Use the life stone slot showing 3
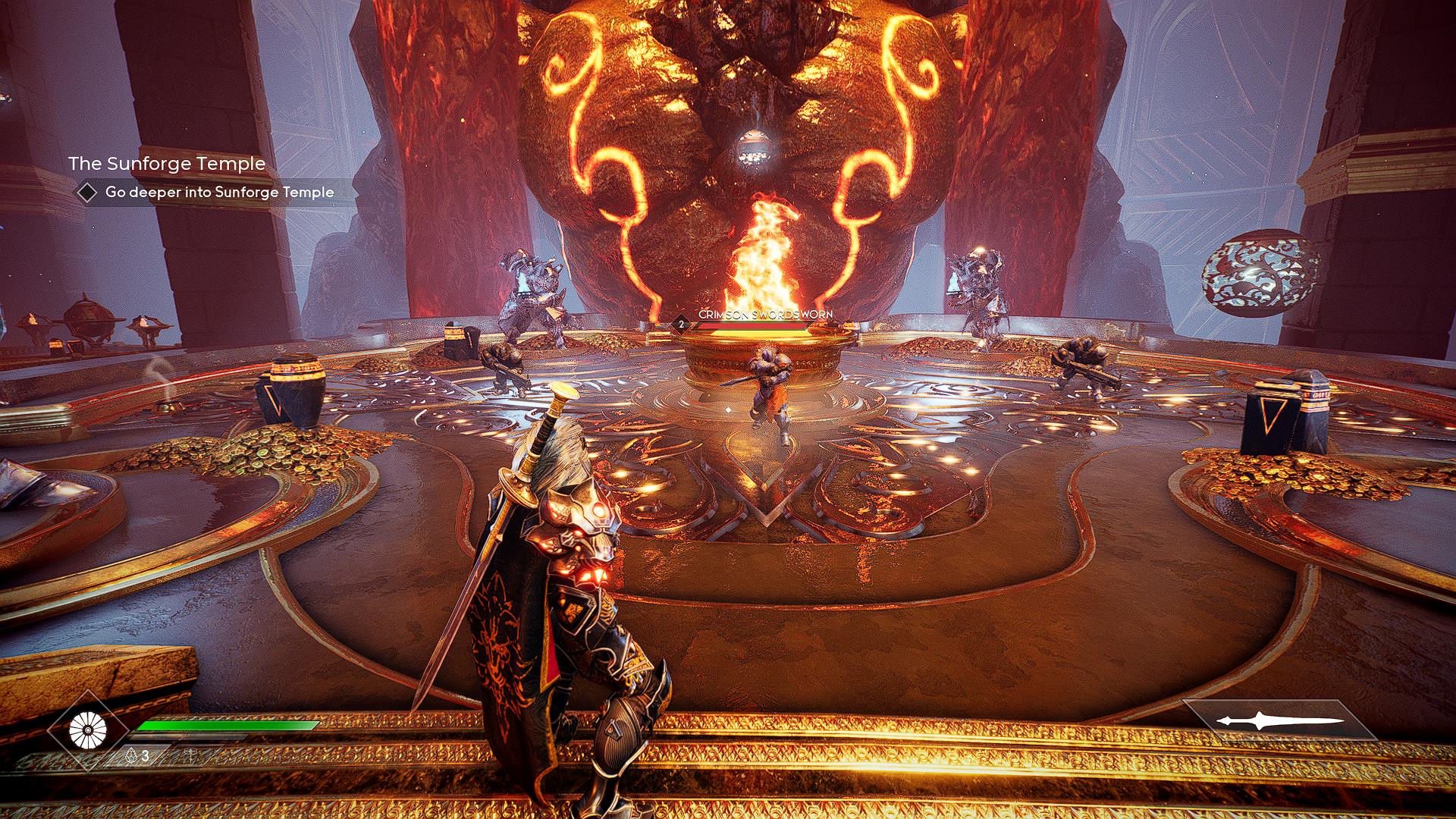Viewport: 1456px width, 819px height. tap(137, 755)
